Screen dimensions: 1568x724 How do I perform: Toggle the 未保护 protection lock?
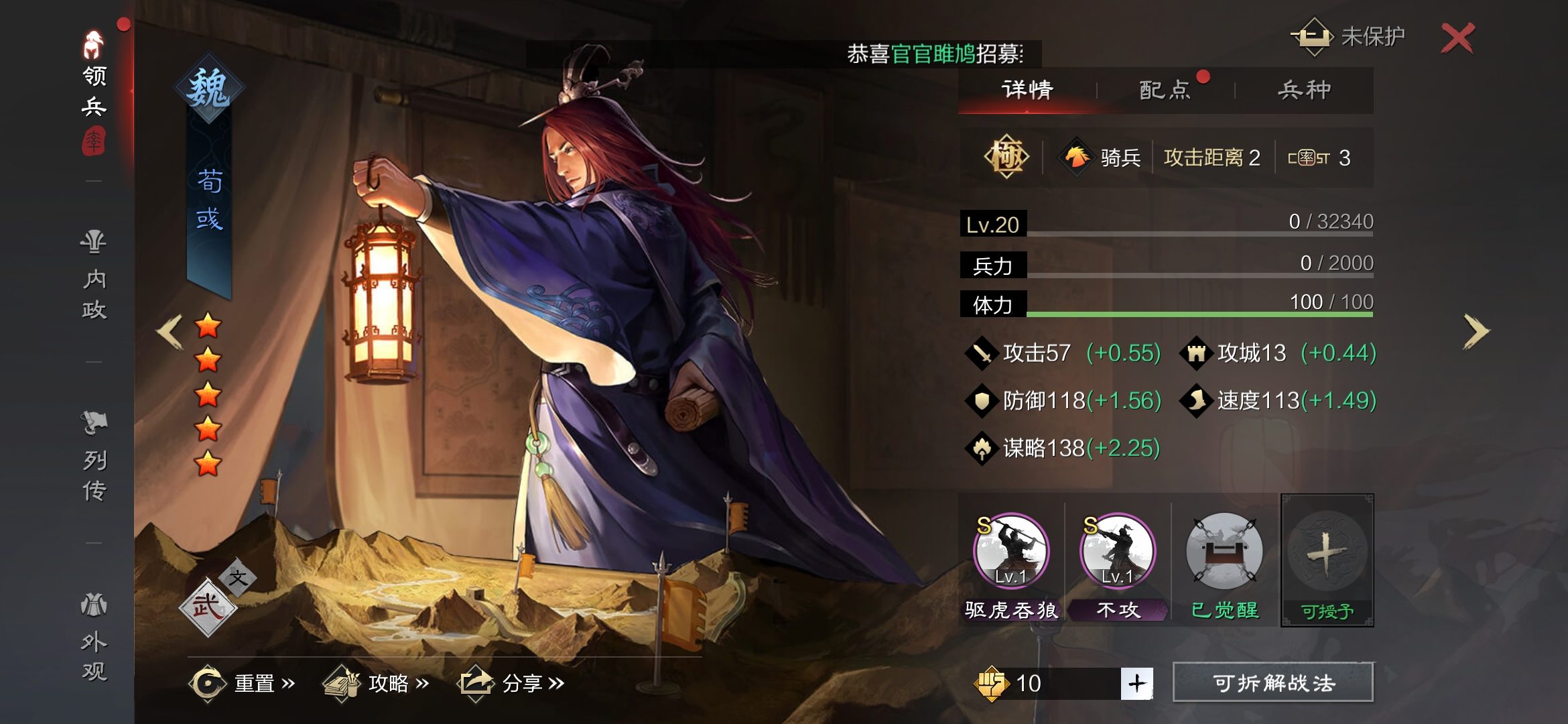[x=1347, y=37]
